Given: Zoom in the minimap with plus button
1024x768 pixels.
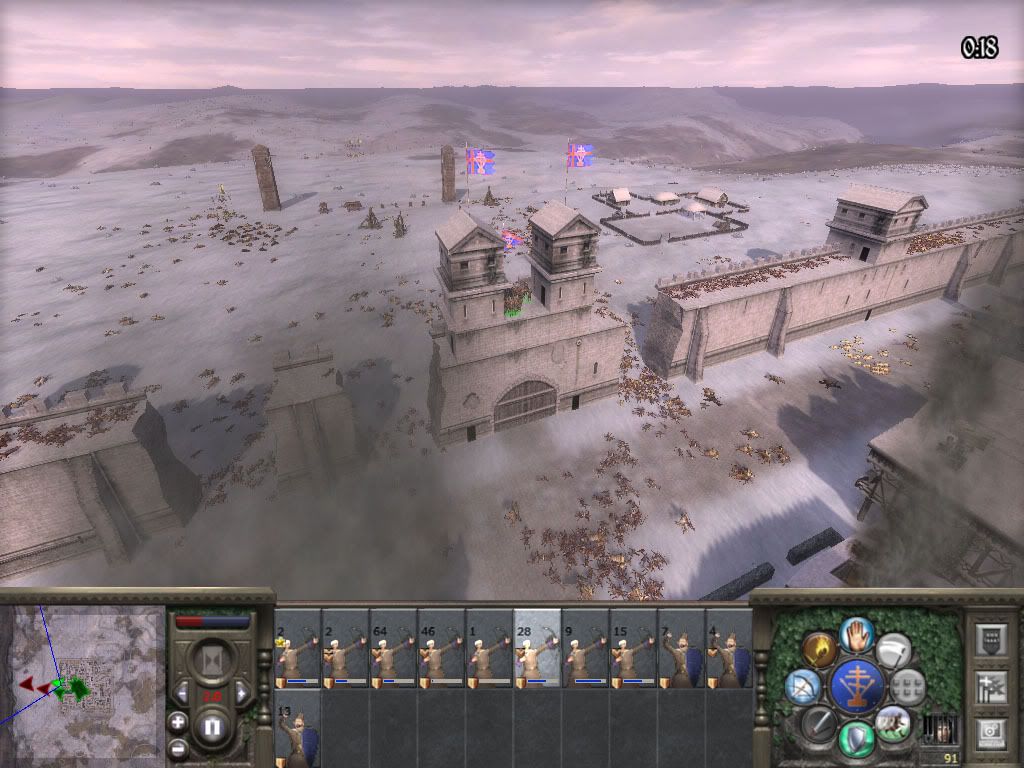Looking at the screenshot, I should coord(178,720).
